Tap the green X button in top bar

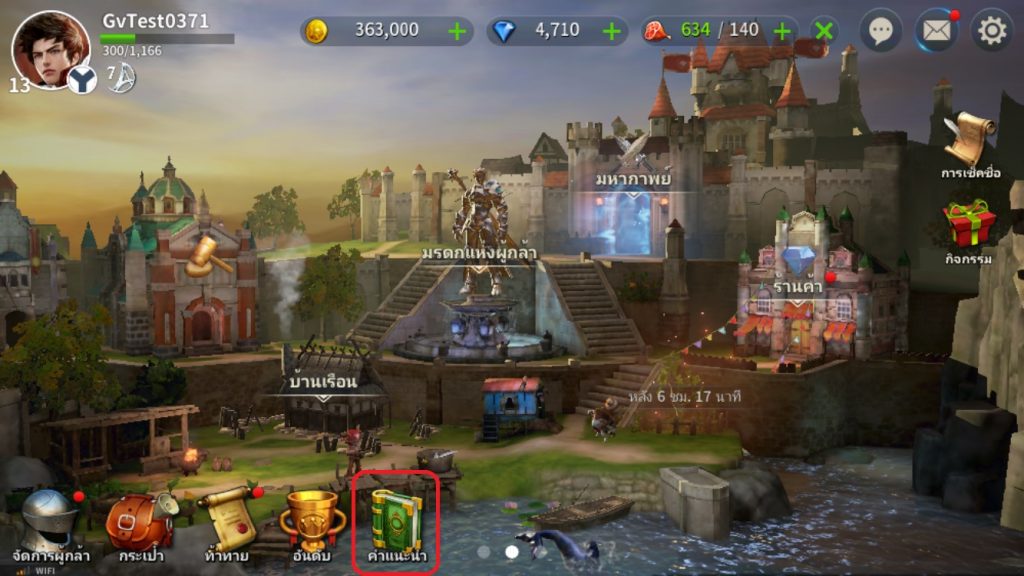824,31
